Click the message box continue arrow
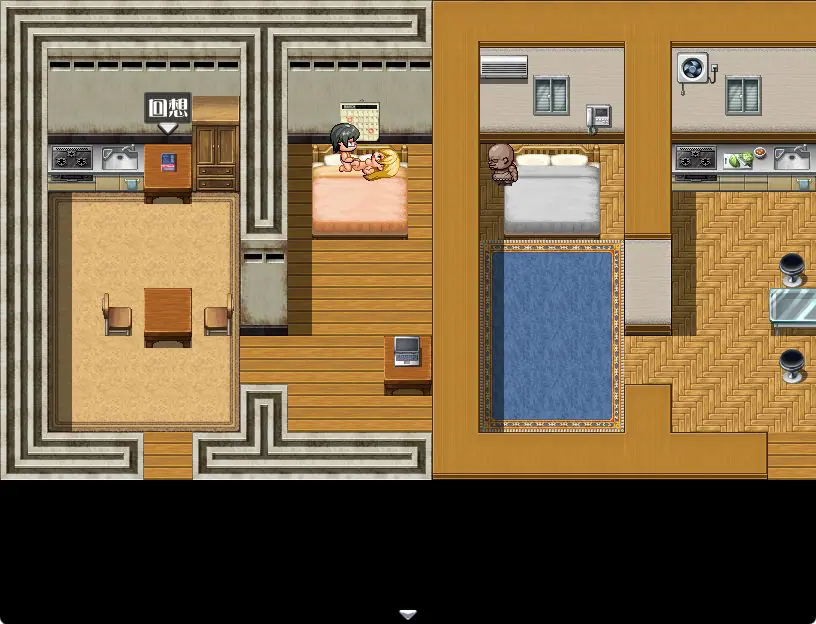The height and width of the screenshot is (624, 816). click(407, 613)
